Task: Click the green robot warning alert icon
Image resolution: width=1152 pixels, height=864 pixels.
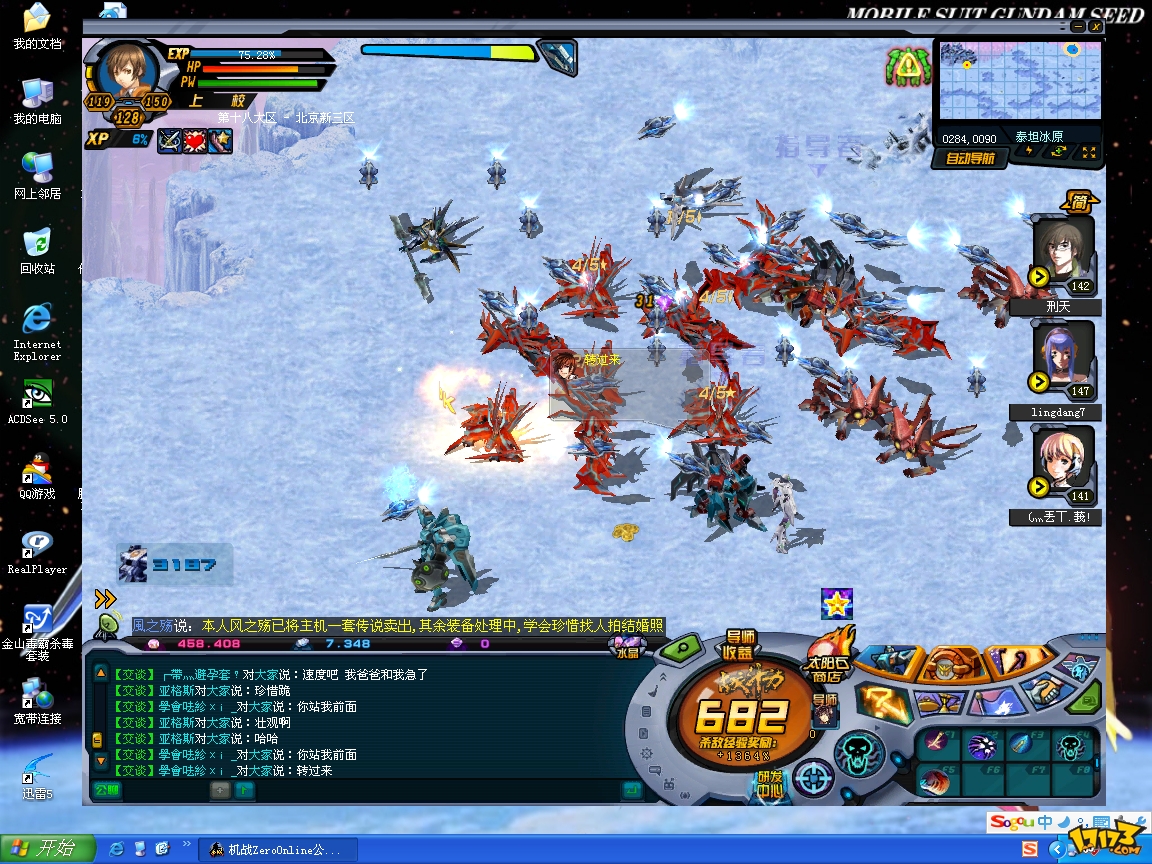Action: [x=906, y=67]
